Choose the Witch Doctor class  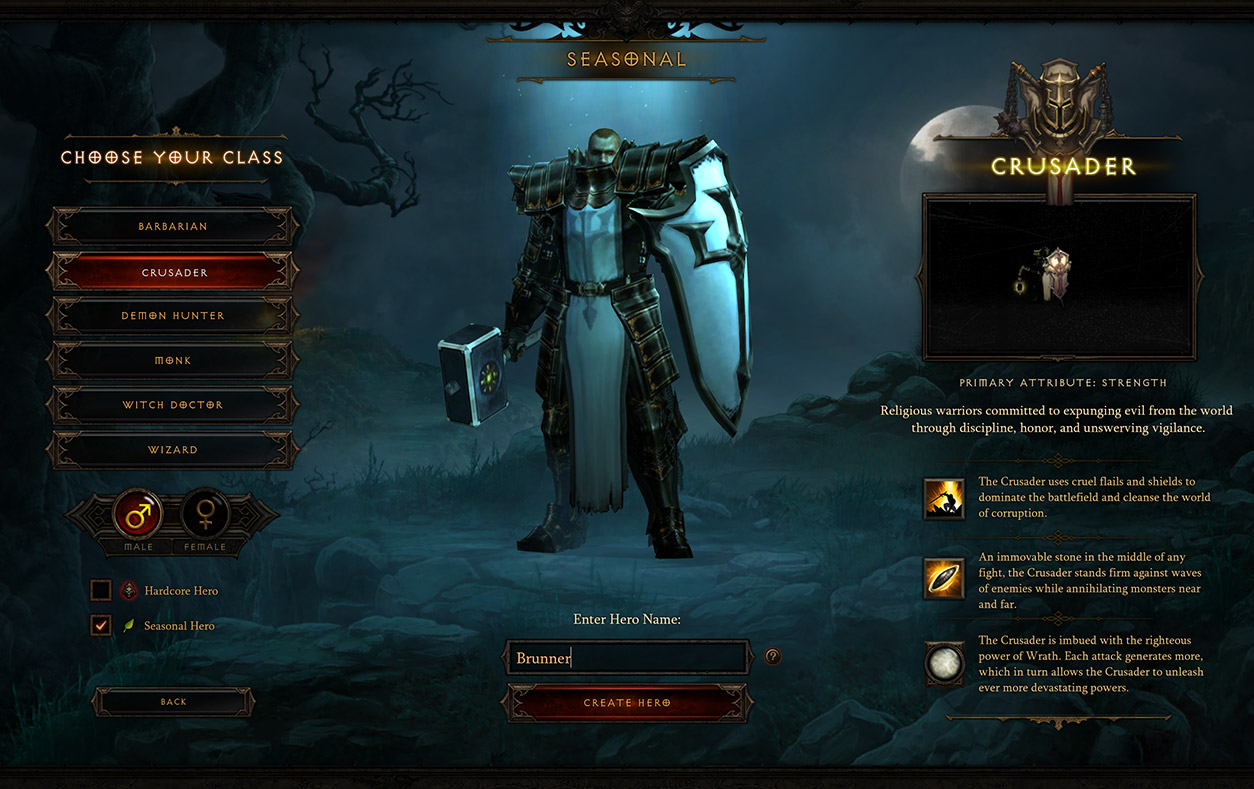[x=173, y=405]
